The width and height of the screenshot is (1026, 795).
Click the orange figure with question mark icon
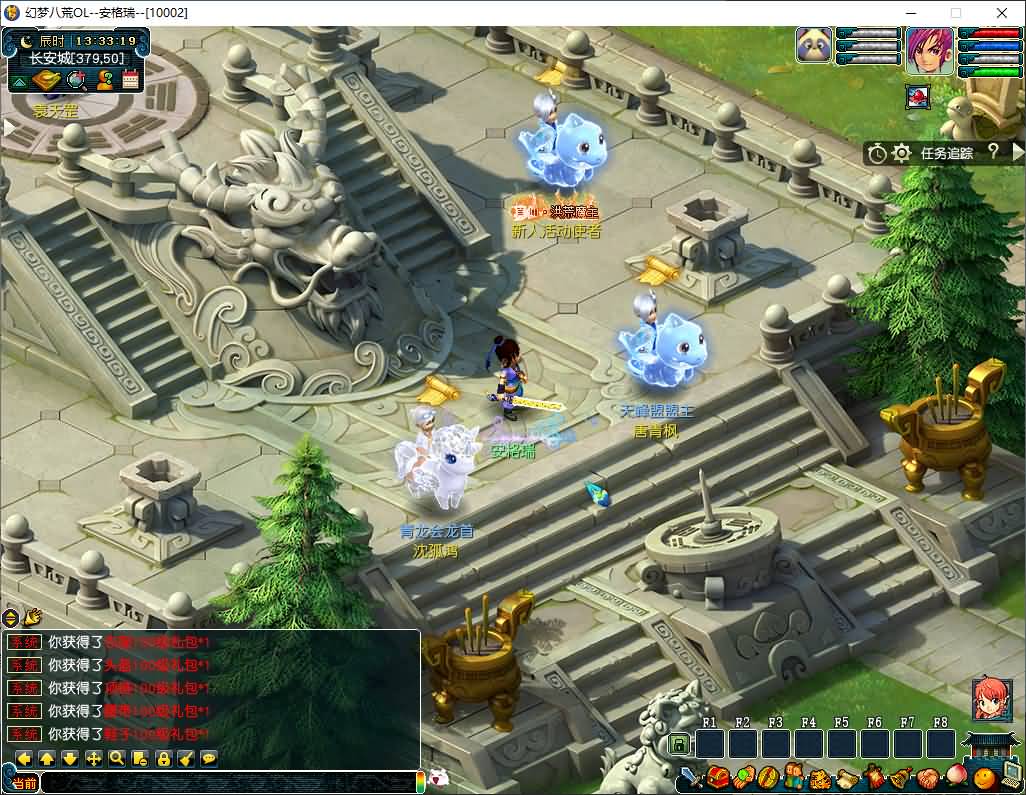(105, 81)
